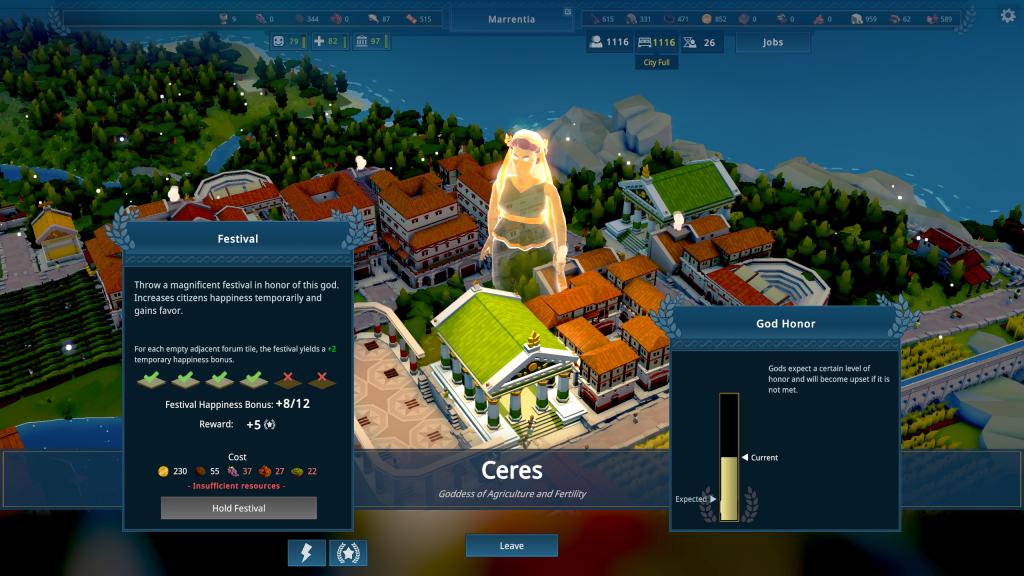Switch to the laurel star festival tab

[348, 553]
